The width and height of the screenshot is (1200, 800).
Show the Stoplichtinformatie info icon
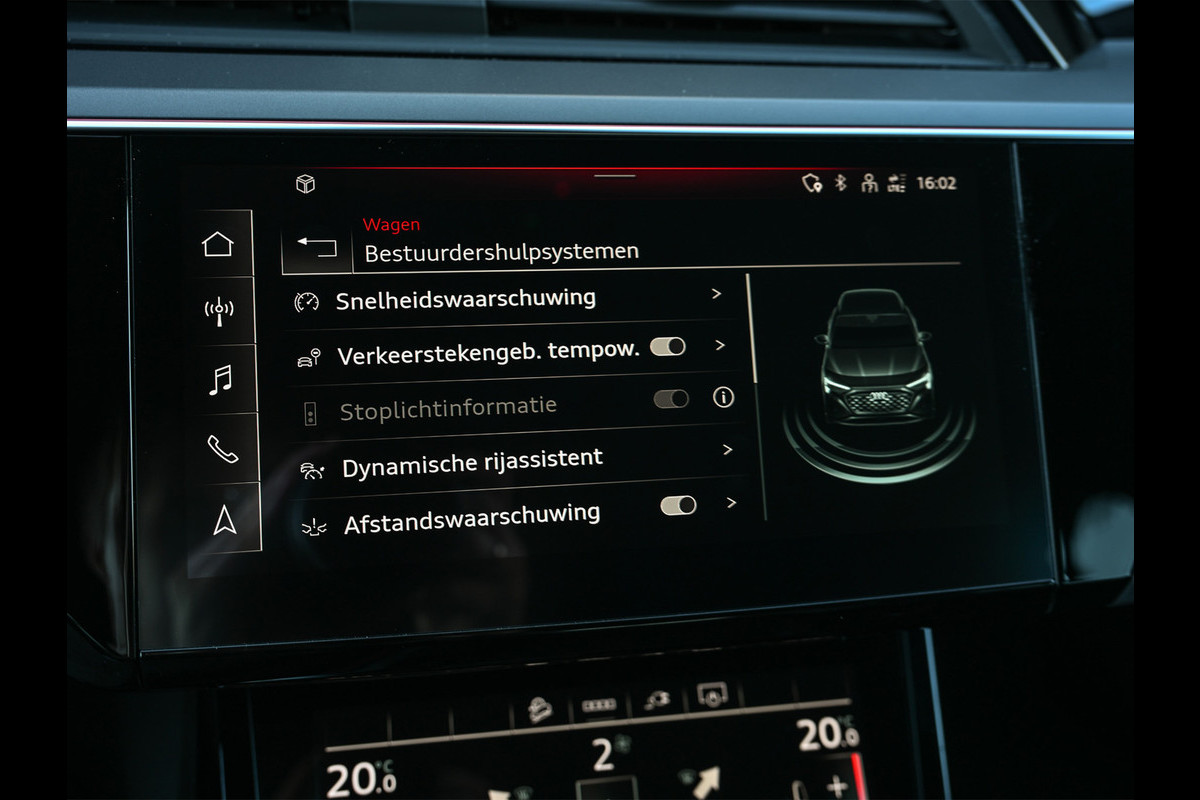tap(723, 397)
